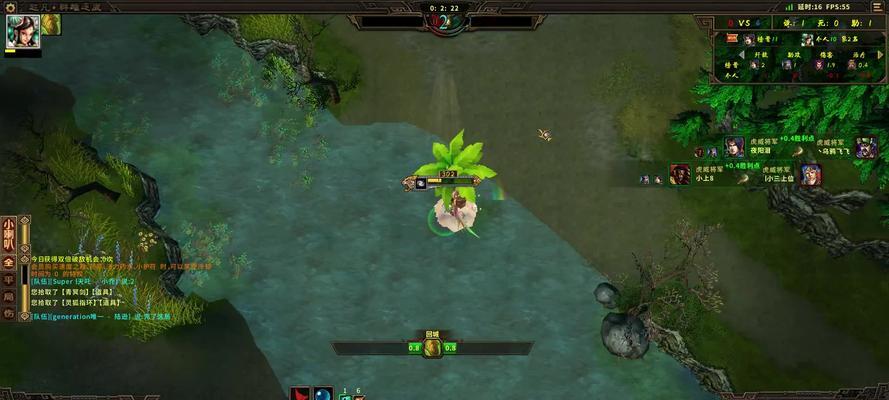Click the 小喇叭 horn chat button
Screen dimensions: 889x400
(x=8, y=233)
